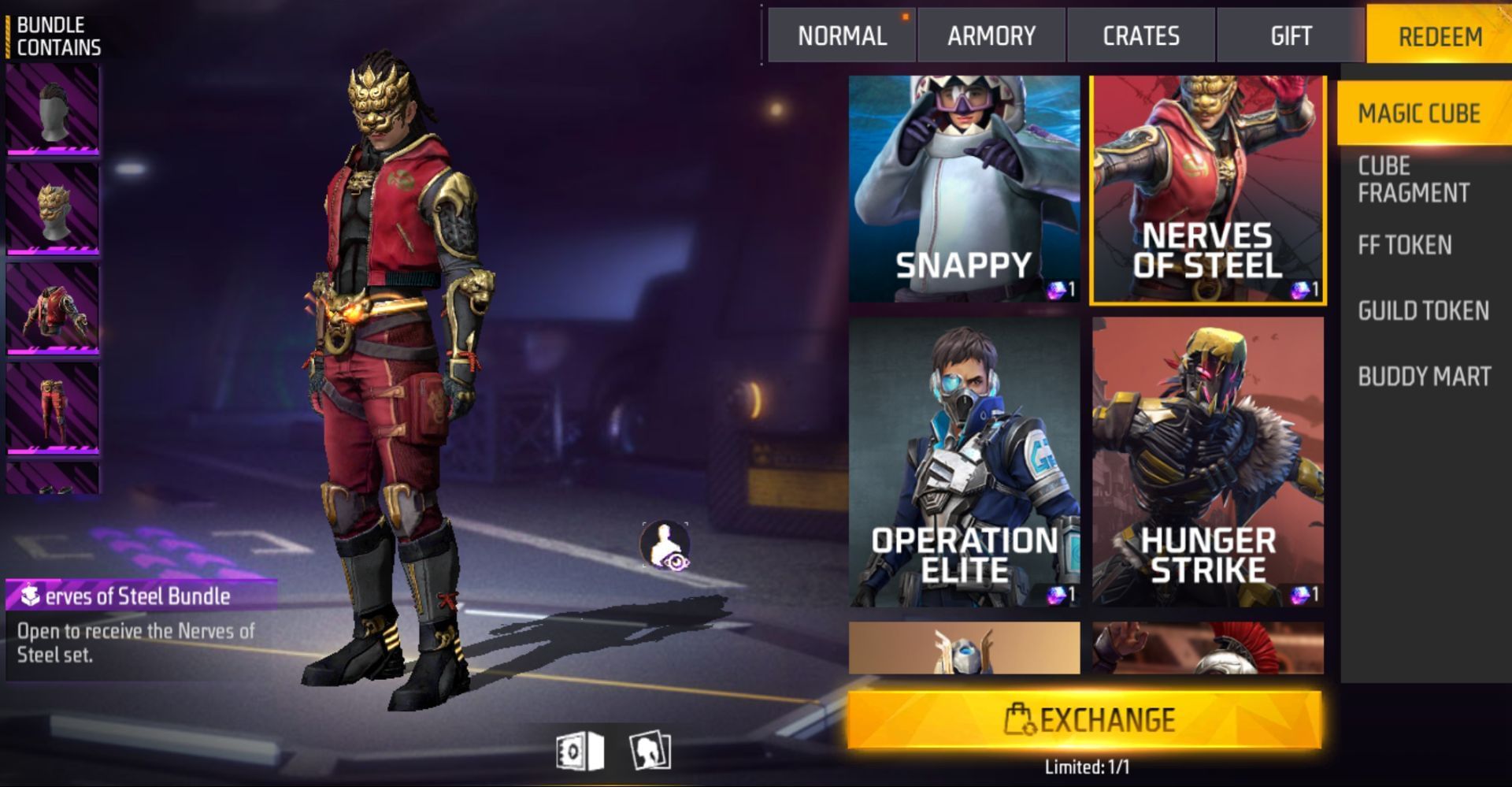
Task: Open the FF TOKEN section
Action: tap(1403, 245)
